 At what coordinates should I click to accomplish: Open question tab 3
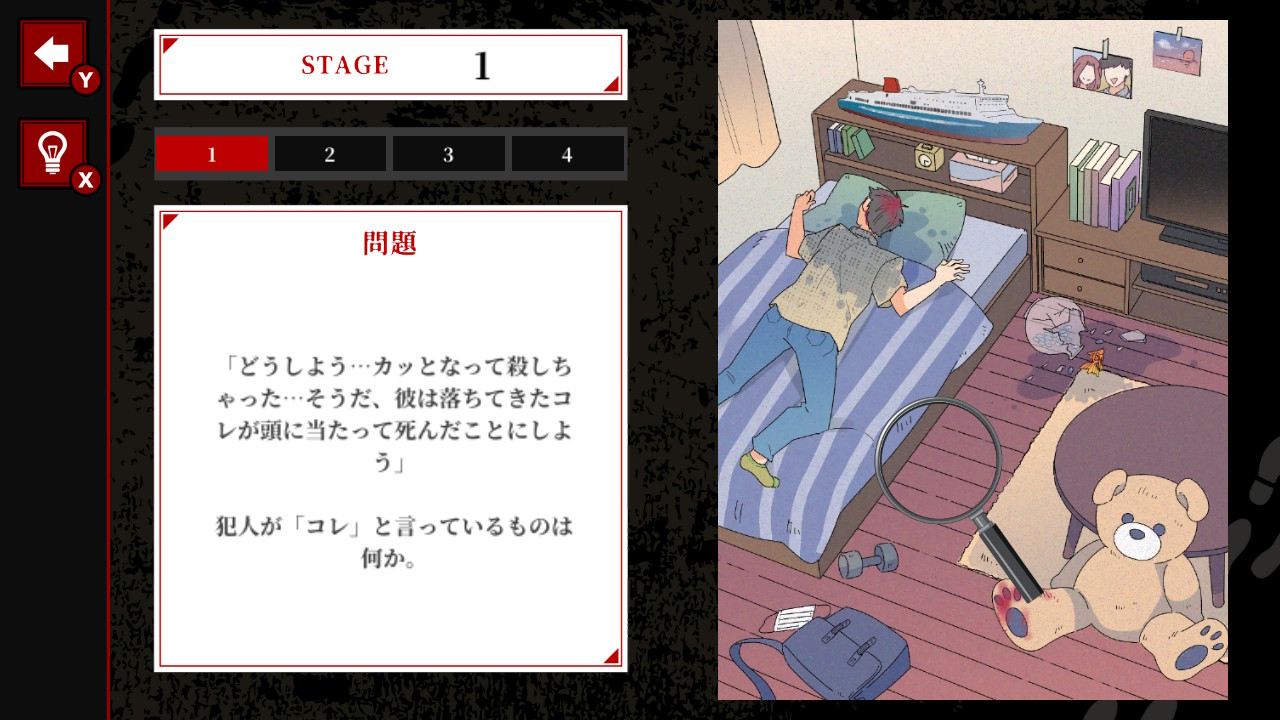448,153
